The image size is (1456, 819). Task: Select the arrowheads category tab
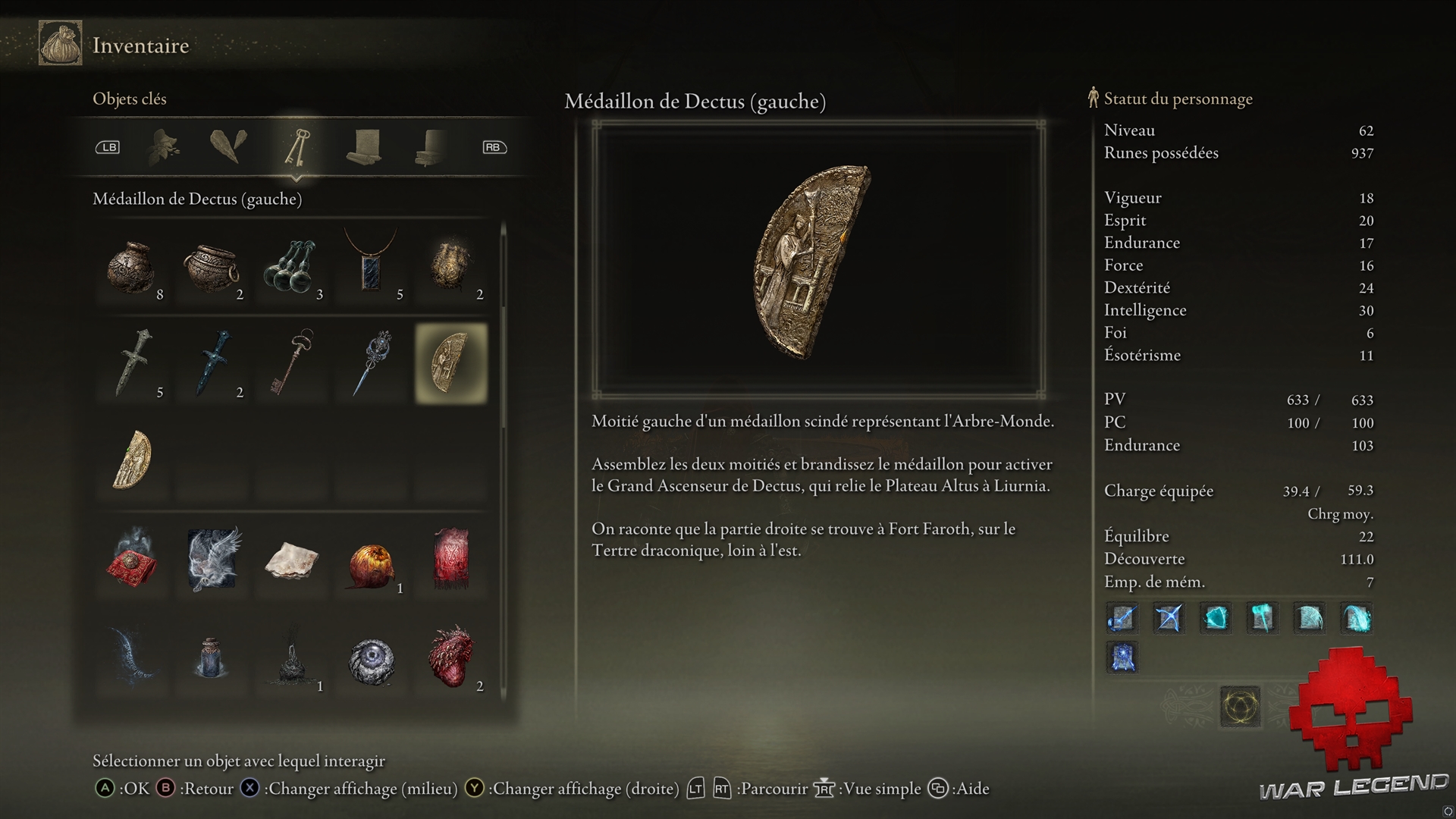pos(228,146)
